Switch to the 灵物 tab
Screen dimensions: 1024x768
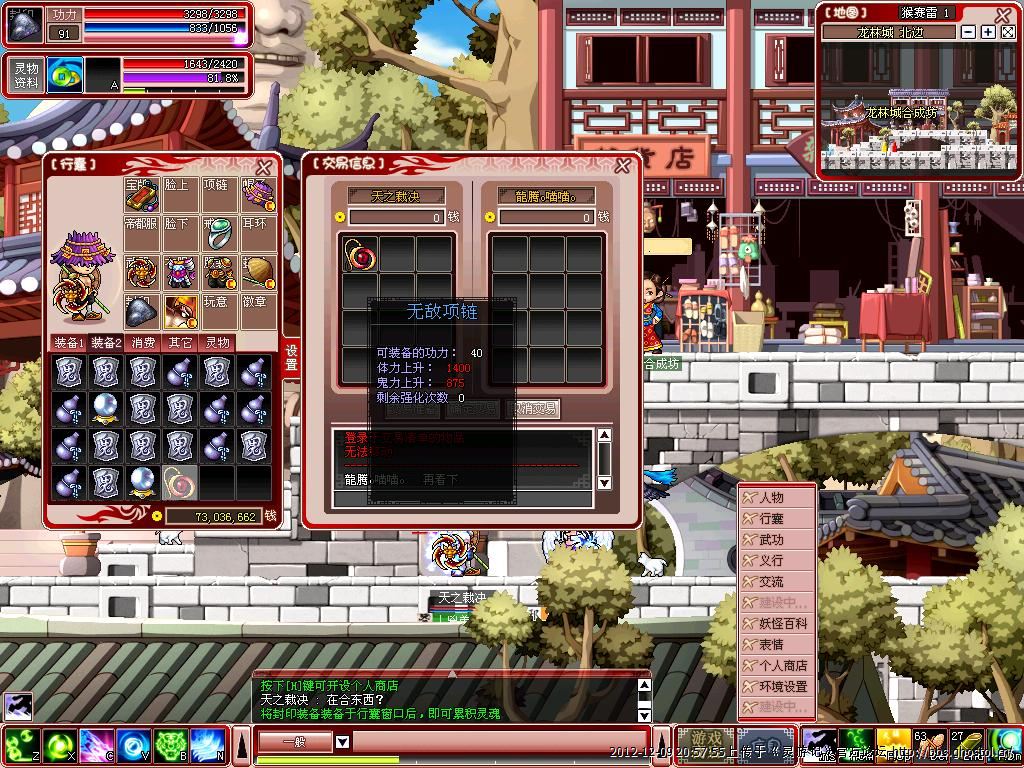pyautogui.click(x=217, y=342)
